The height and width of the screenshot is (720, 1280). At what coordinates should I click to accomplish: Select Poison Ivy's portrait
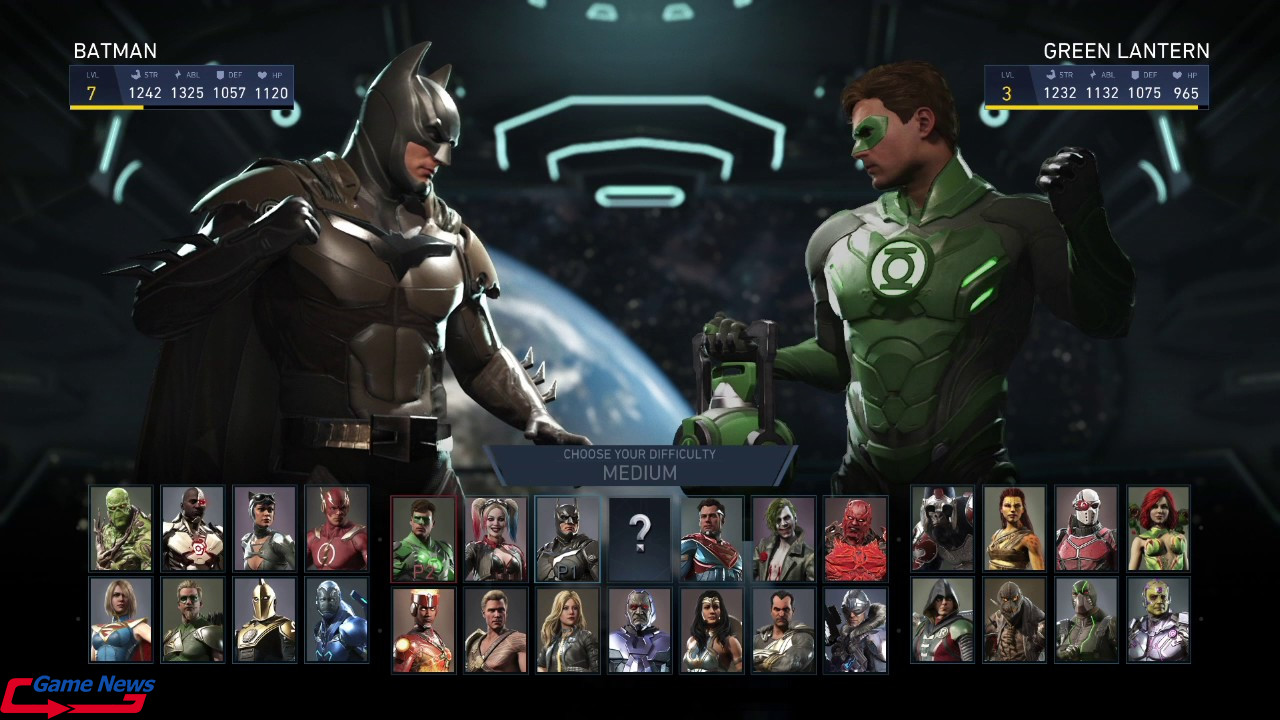(x=1158, y=529)
